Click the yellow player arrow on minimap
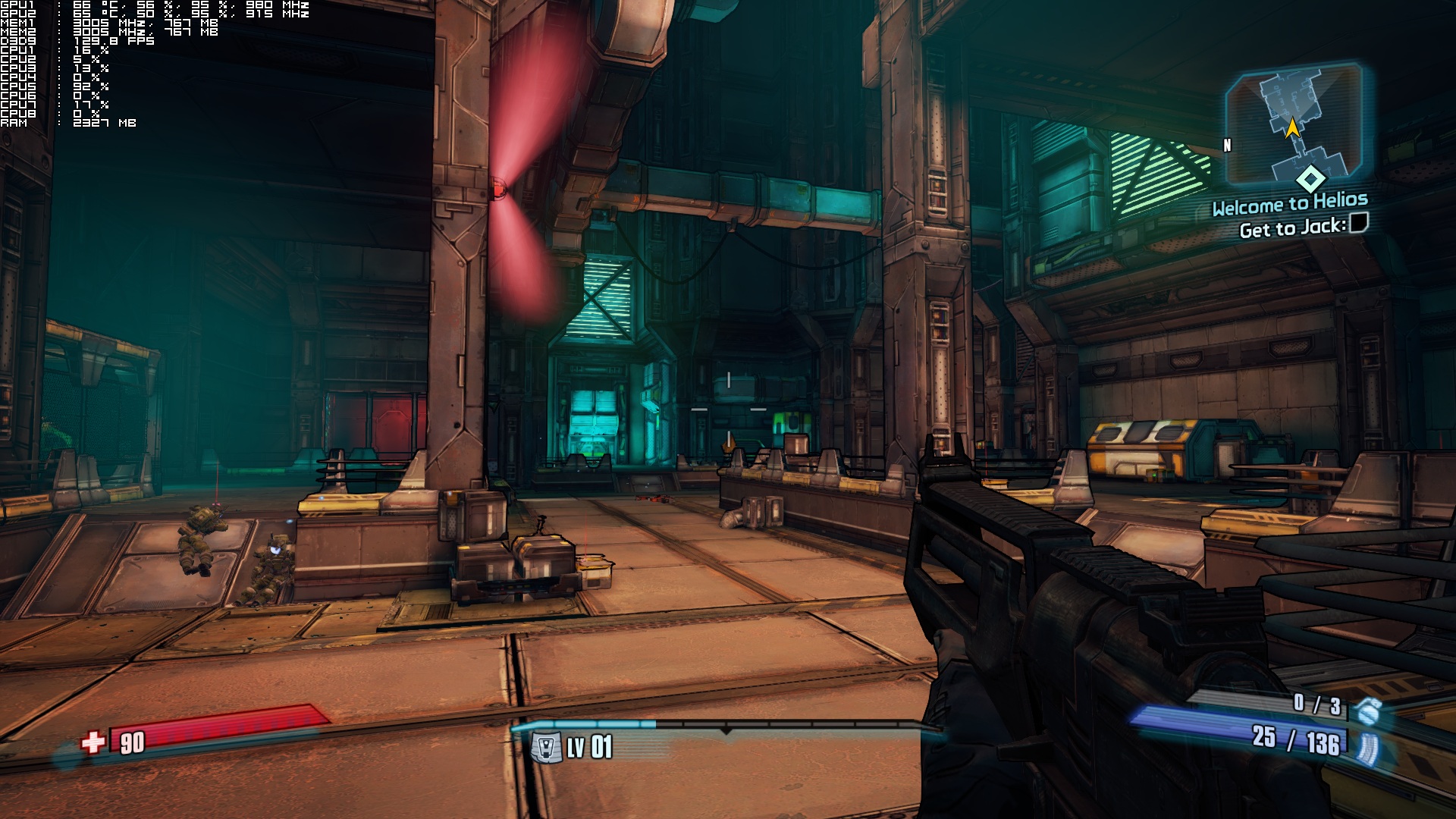Screen dimensions: 1456x819 (1292, 127)
